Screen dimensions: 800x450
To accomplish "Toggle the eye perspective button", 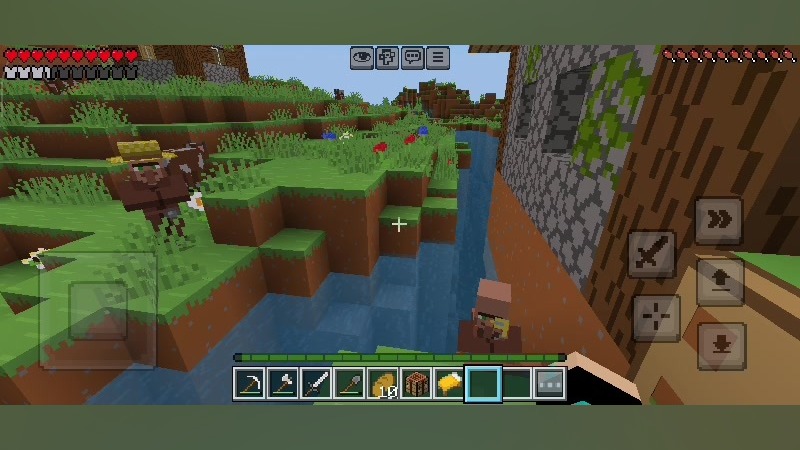I will pos(362,58).
